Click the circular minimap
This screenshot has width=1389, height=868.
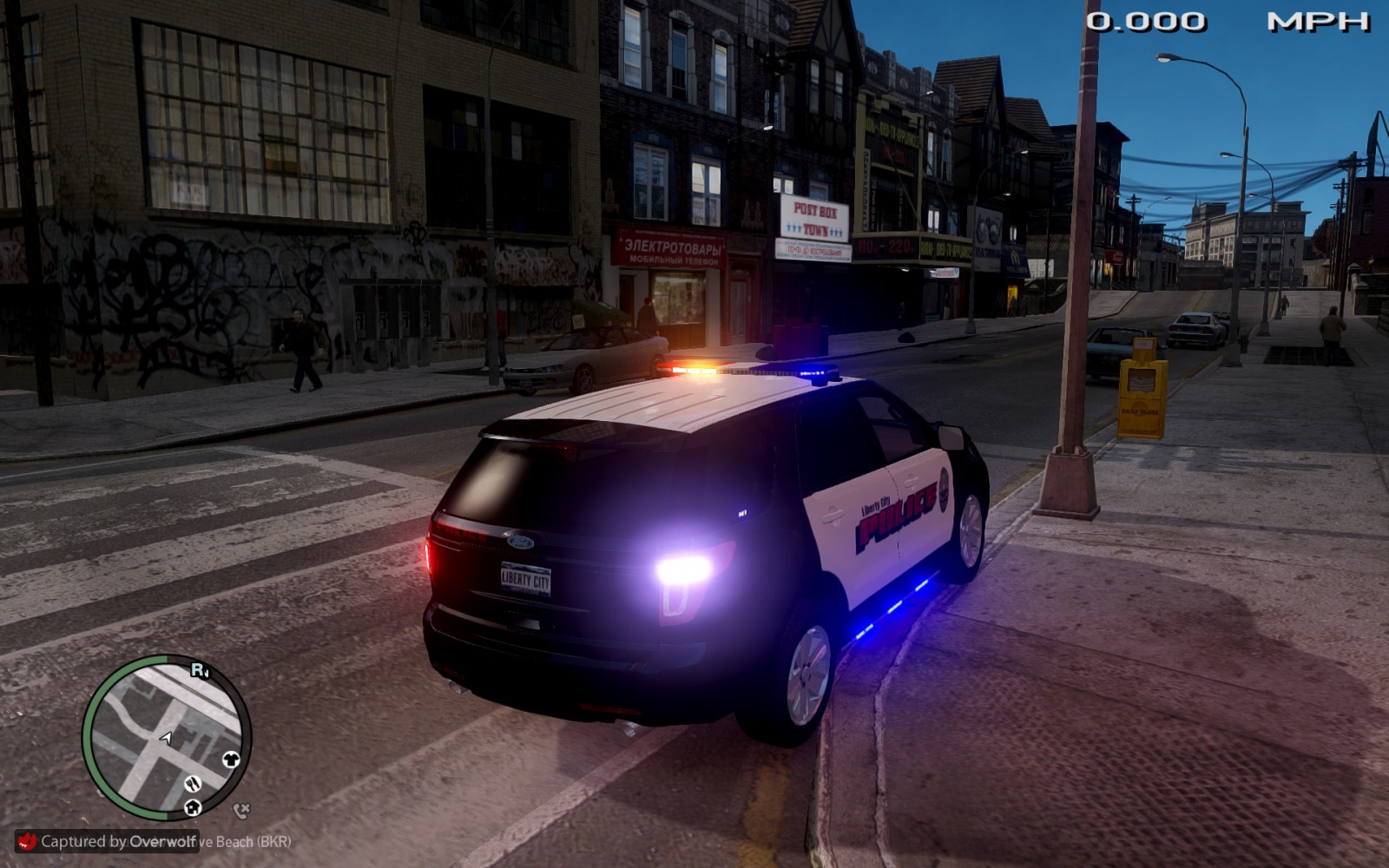coord(166,738)
